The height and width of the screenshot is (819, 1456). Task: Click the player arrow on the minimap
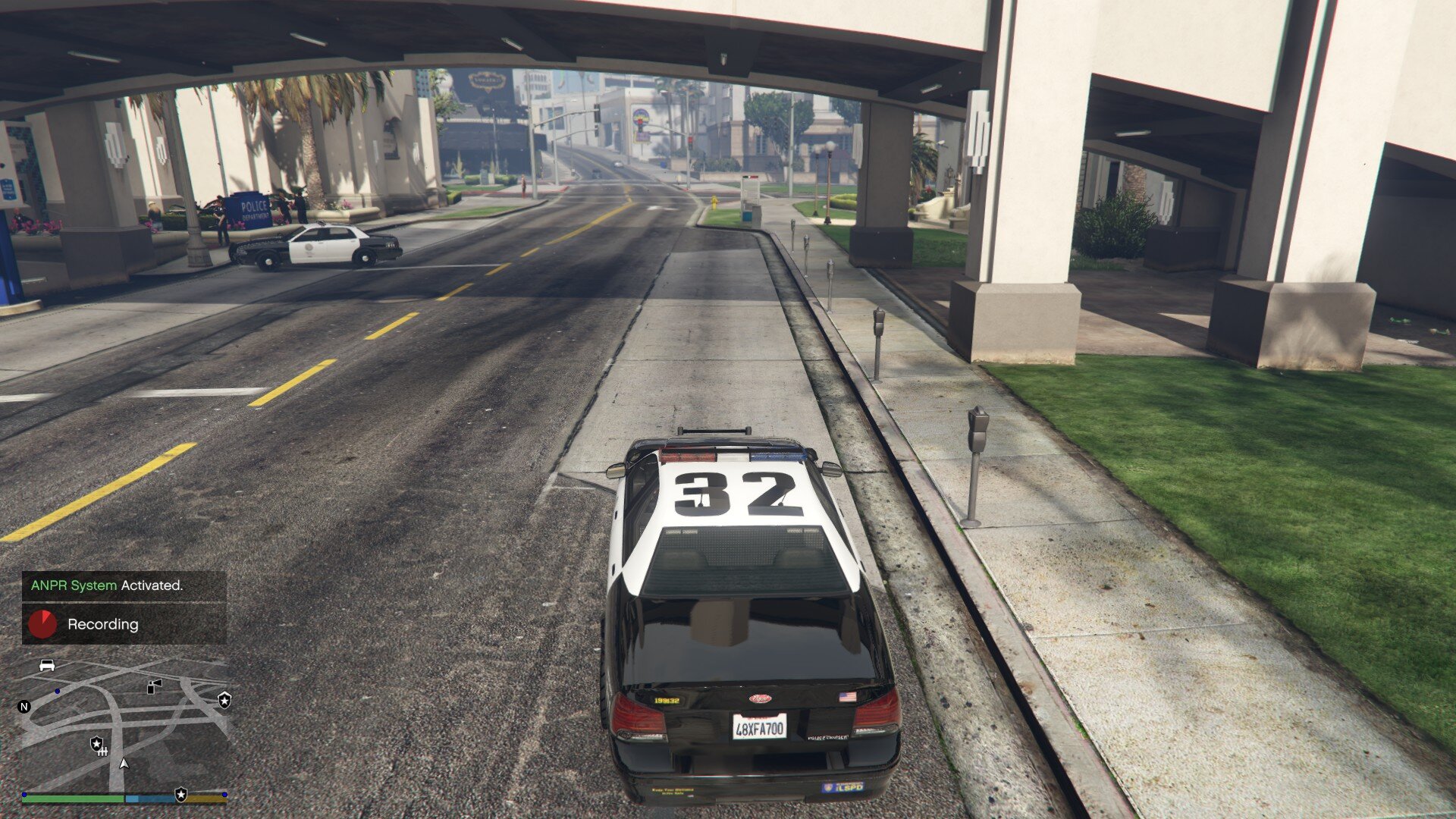point(124,764)
